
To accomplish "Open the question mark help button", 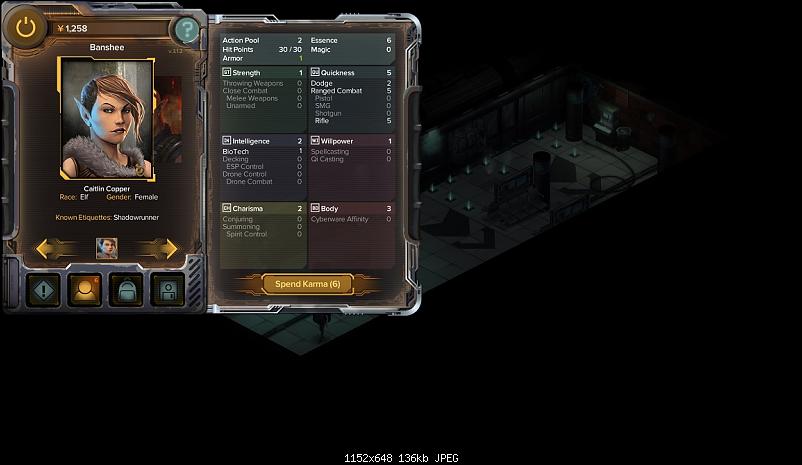I will 185,30.
